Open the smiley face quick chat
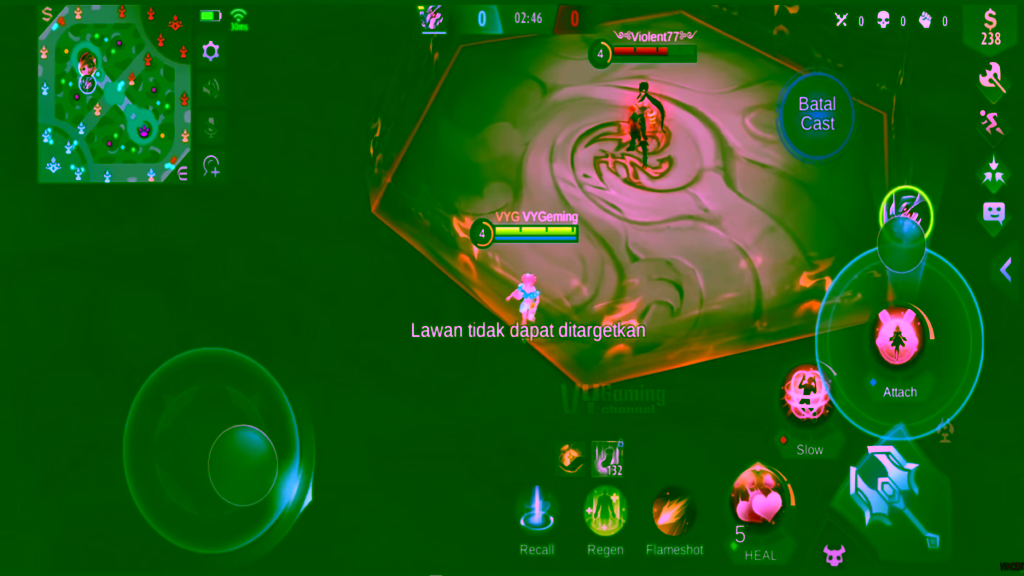Image resolution: width=1024 pixels, height=576 pixels. (x=992, y=212)
